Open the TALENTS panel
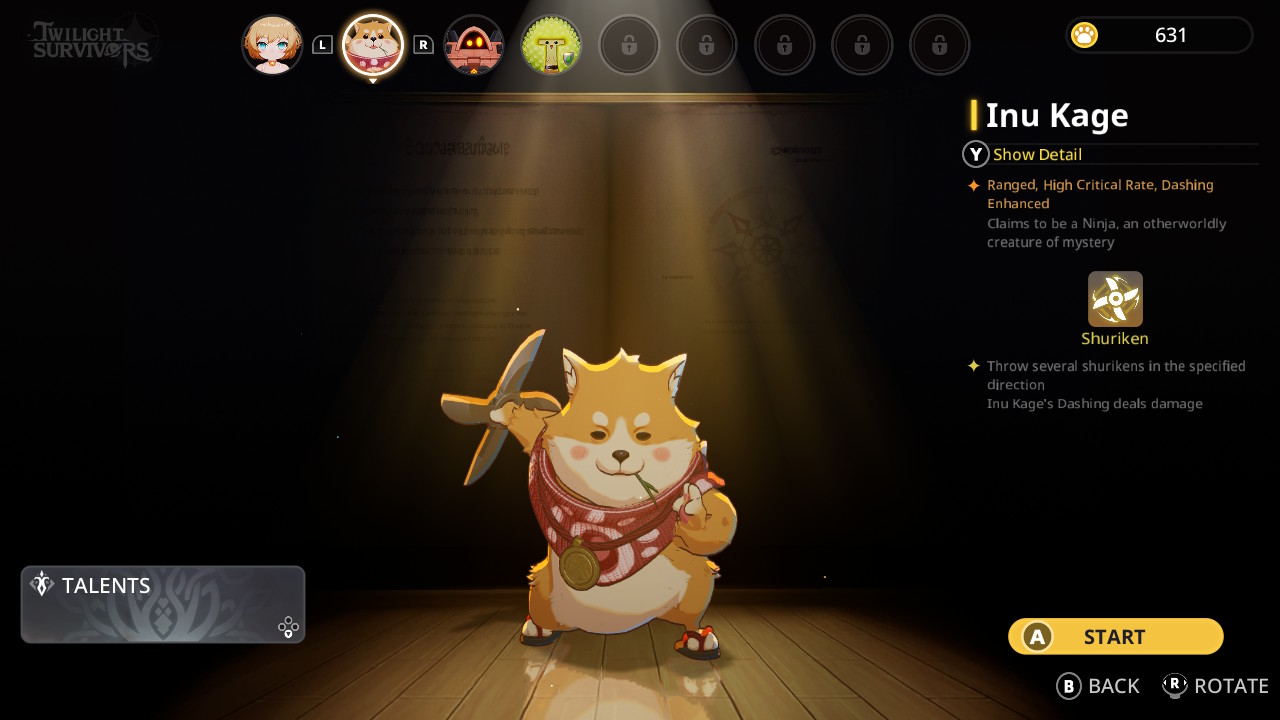The height and width of the screenshot is (720, 1280). pyautogui.click(x=163, y=604)
